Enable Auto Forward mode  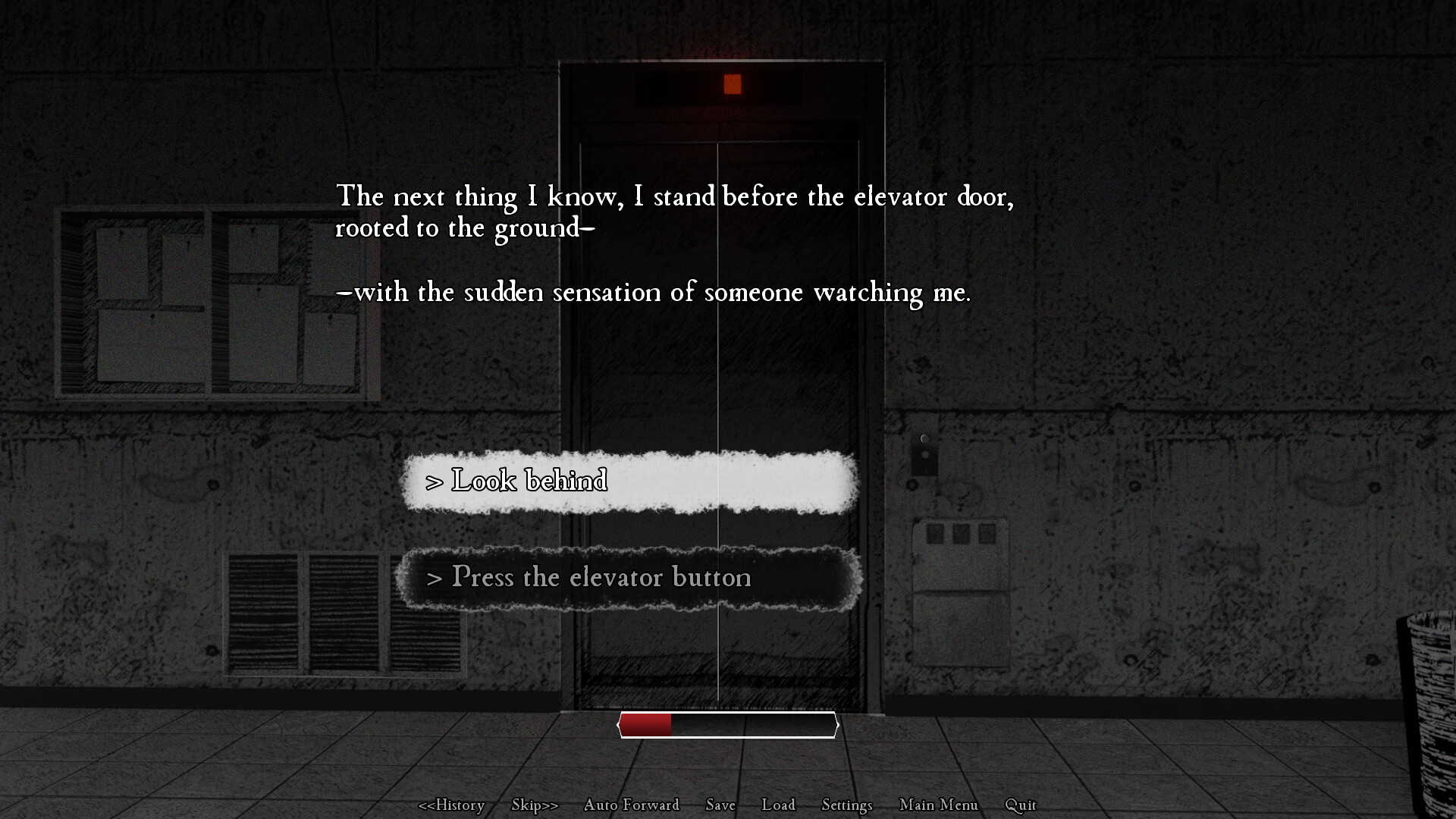[631, 805]
